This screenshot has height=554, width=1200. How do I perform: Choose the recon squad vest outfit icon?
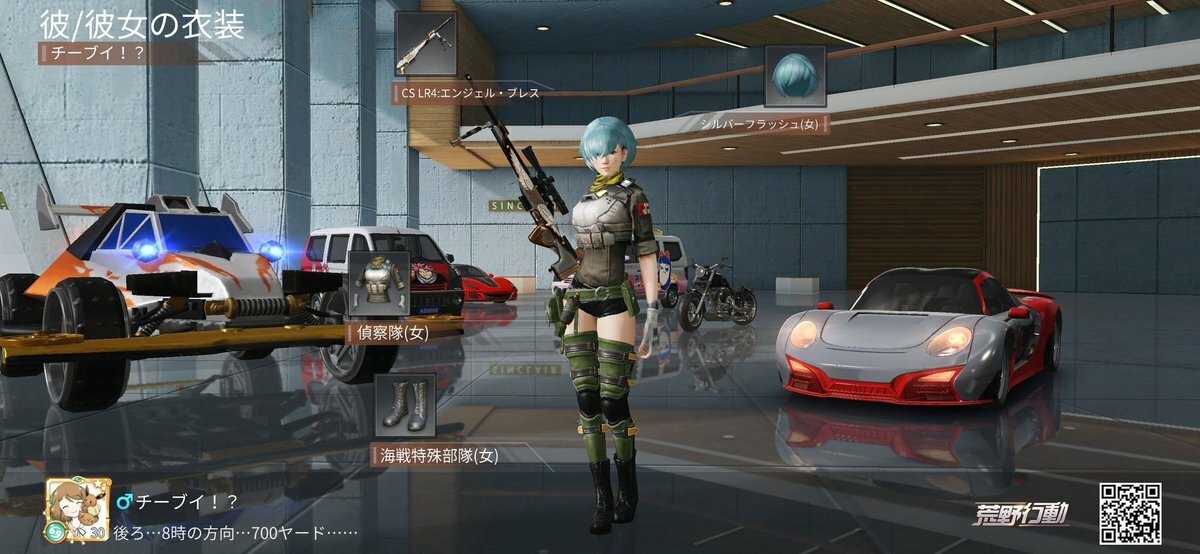377,284
